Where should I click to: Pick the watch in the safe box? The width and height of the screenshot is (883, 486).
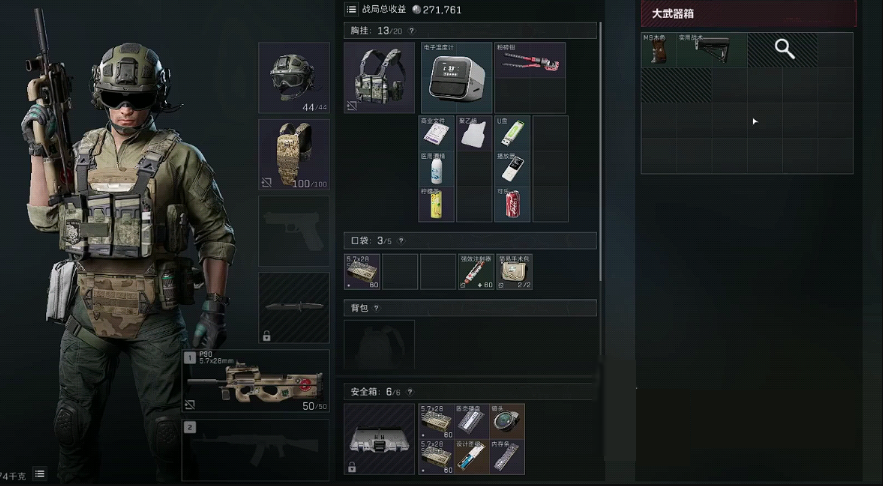pos(506,421)
